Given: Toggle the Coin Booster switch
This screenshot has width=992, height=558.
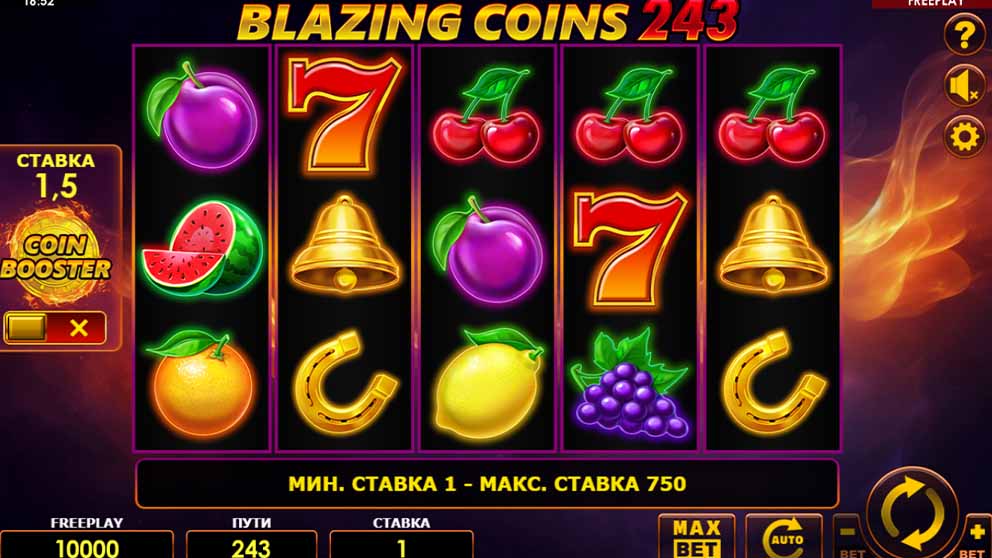Looking at the screenshot, I should 55,327.
